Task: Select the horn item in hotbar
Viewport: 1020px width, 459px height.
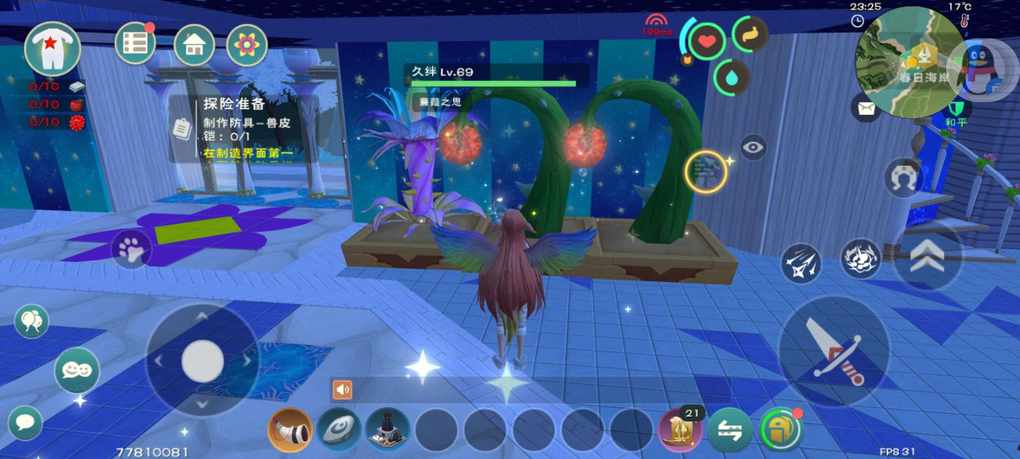Action: (290, 430)
